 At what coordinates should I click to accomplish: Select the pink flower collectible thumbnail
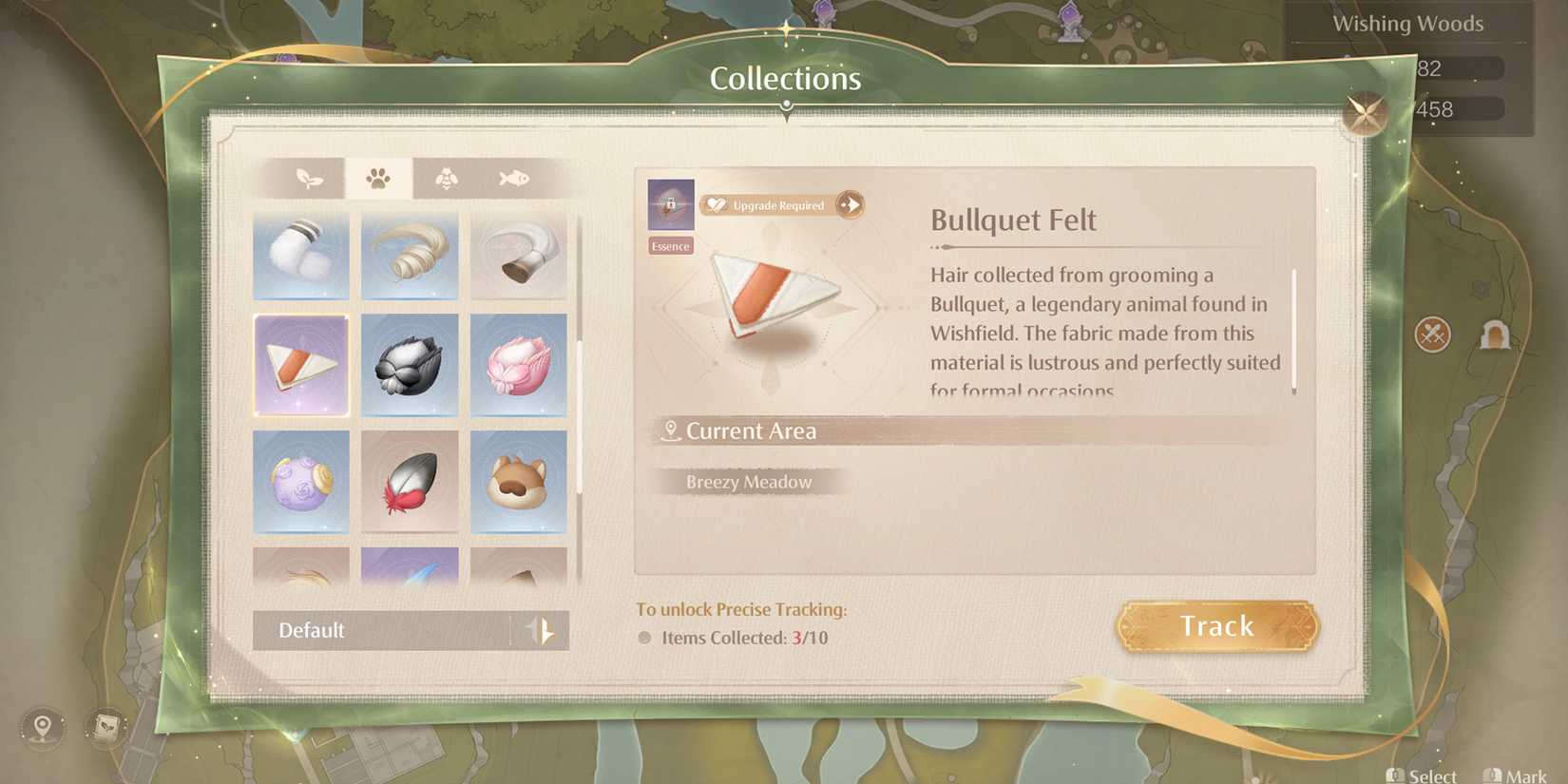[x=519, y=366]
